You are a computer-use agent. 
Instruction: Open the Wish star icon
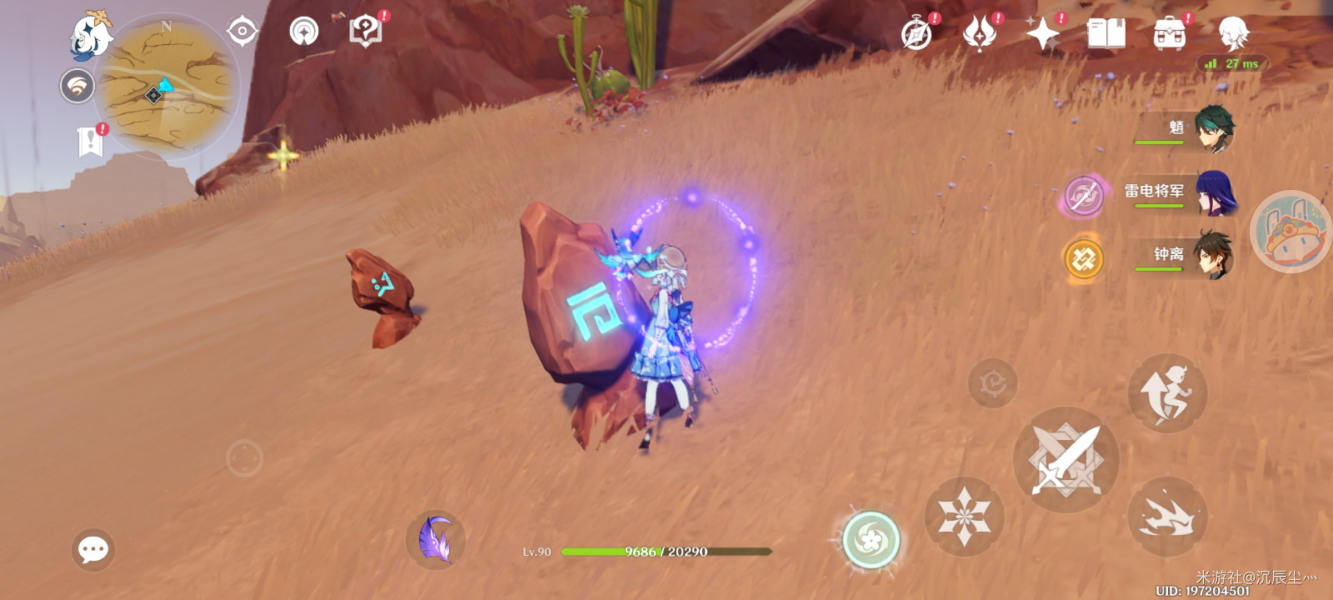coord(1042,34)
